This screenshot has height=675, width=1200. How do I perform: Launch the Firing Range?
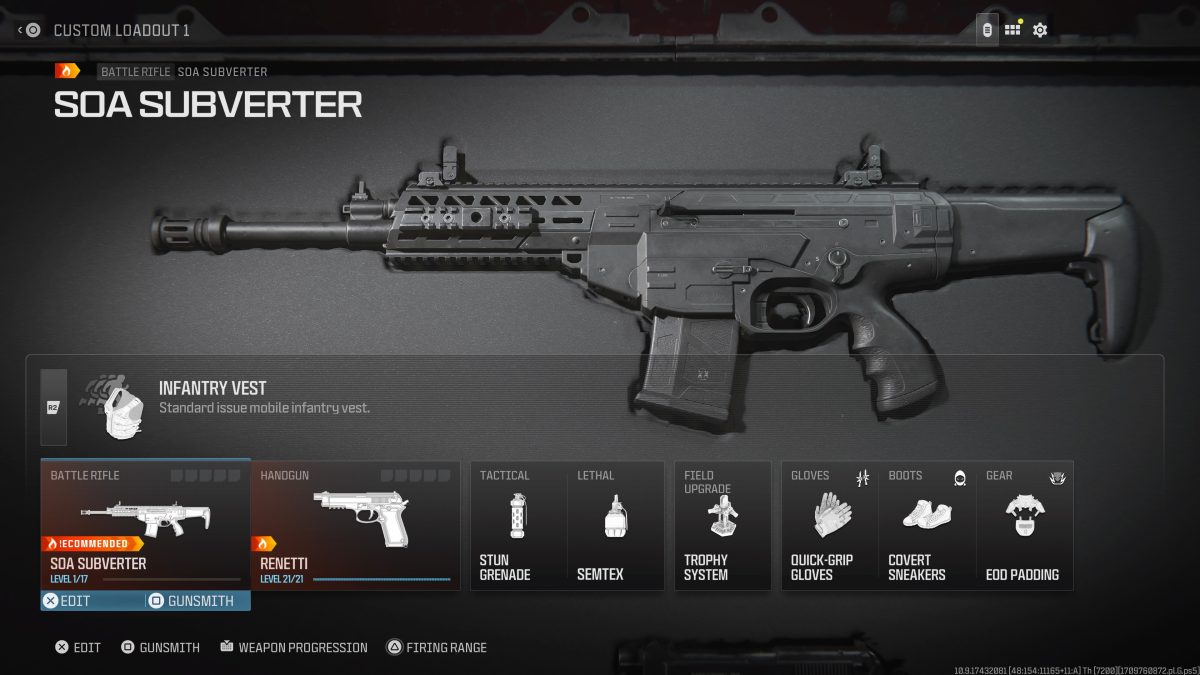[x=437, y=648]
